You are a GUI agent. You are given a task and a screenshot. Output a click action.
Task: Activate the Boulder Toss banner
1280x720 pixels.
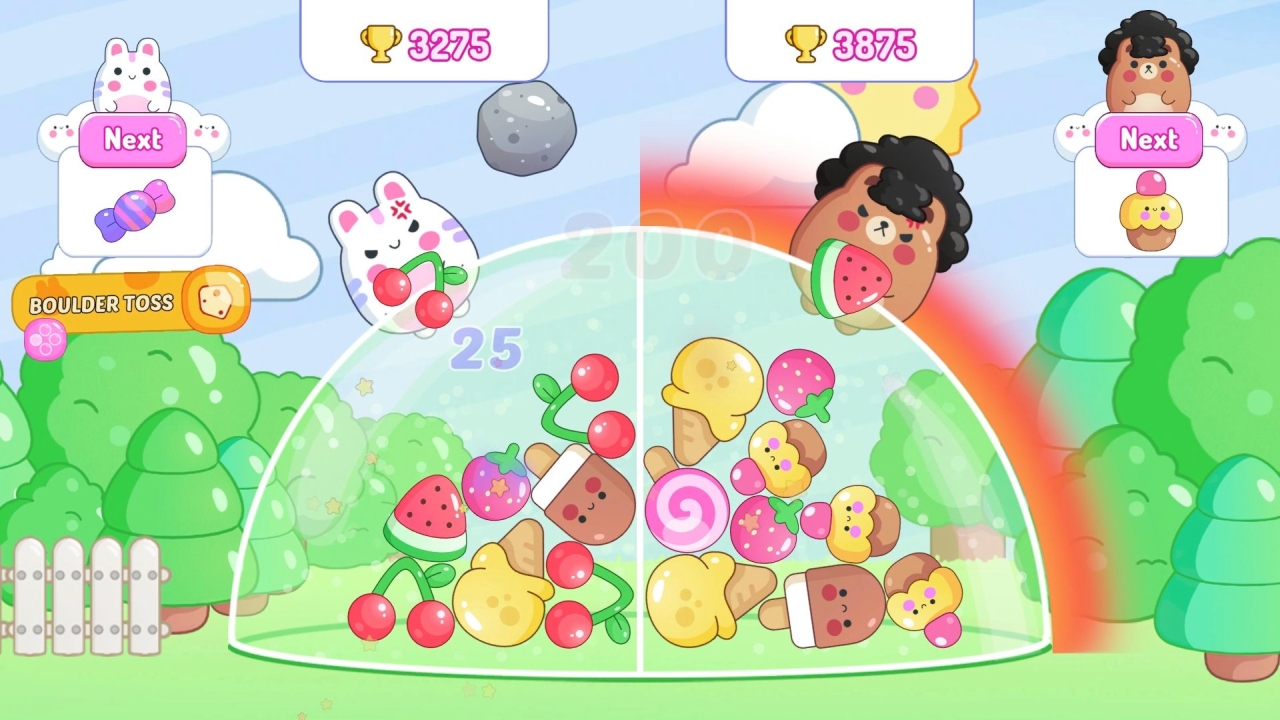(100, 304)
